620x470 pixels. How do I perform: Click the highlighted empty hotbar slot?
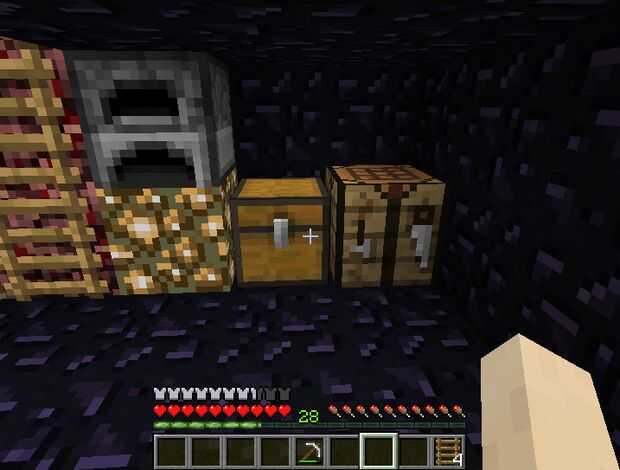coord(379,452)
